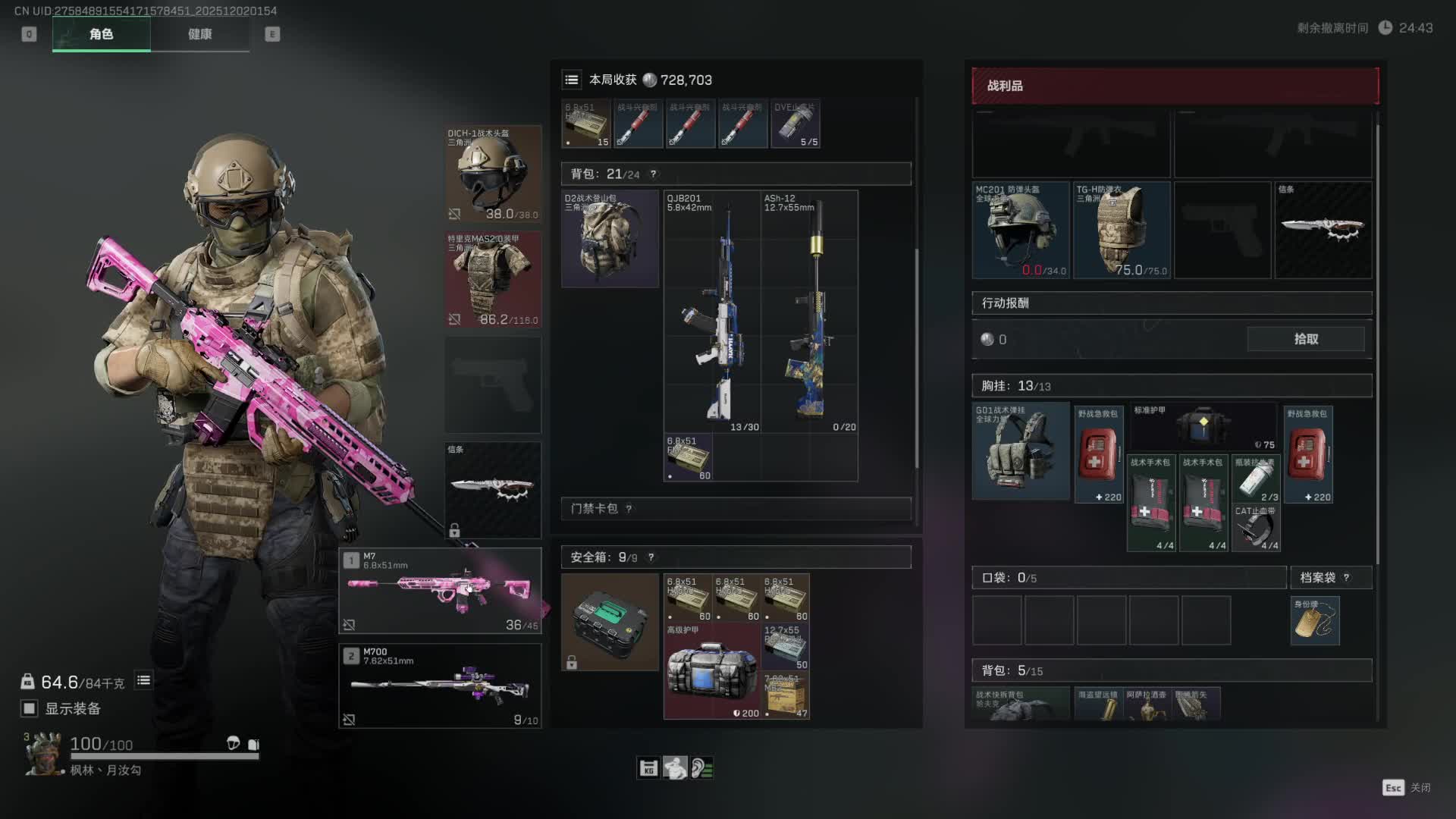Switch to the 健康 tab
The width and height of the screenshot is (1456, 819).
(199, 34)
